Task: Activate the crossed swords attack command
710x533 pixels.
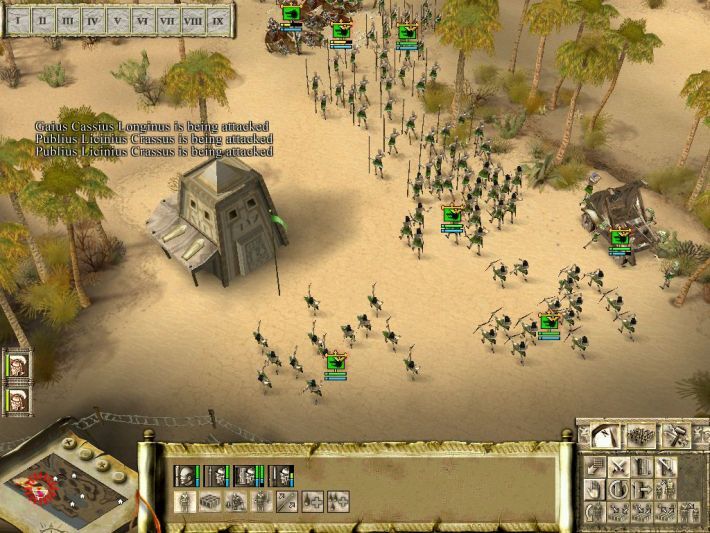Action: coord(618,467)
